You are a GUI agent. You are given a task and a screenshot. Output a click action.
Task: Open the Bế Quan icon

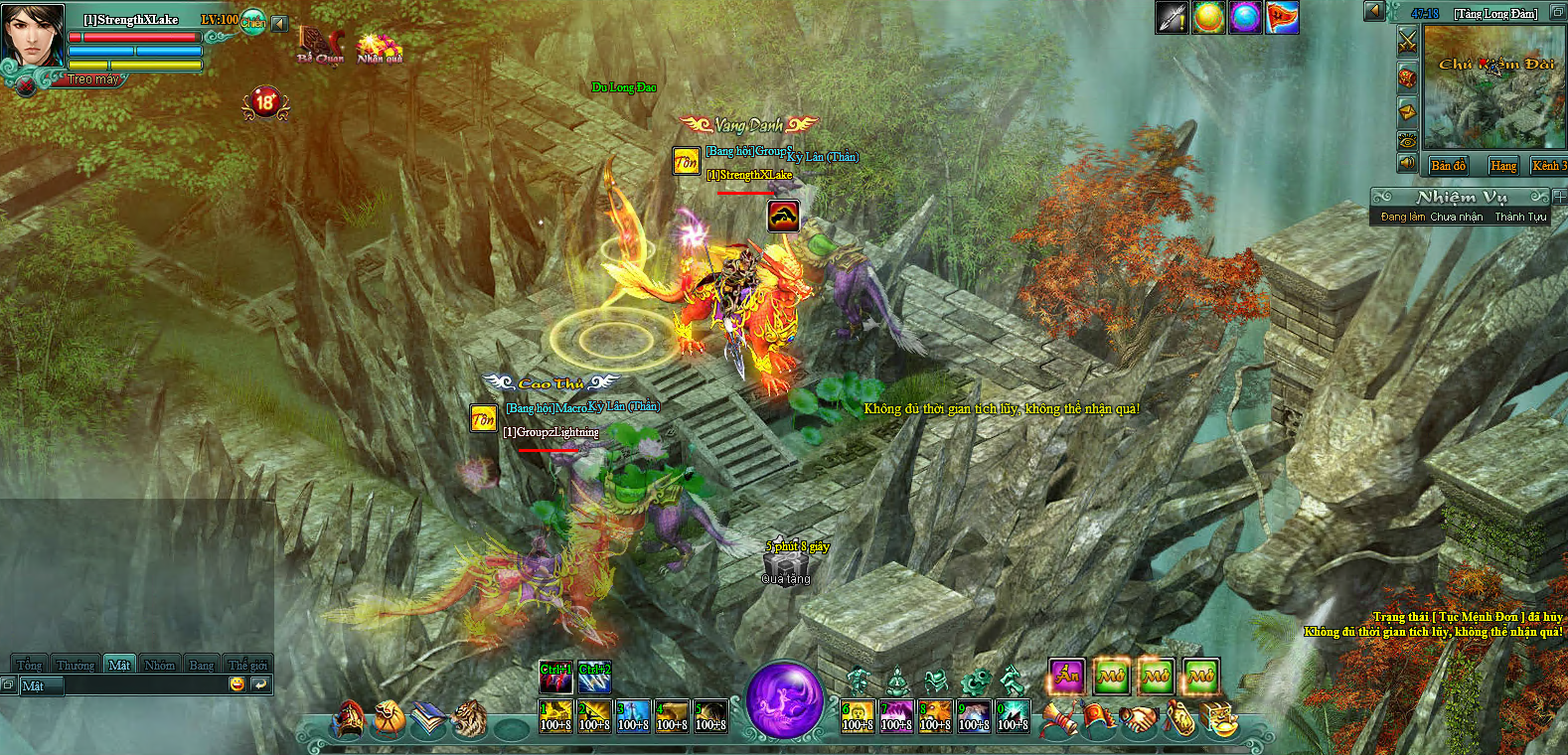[320, 46]
